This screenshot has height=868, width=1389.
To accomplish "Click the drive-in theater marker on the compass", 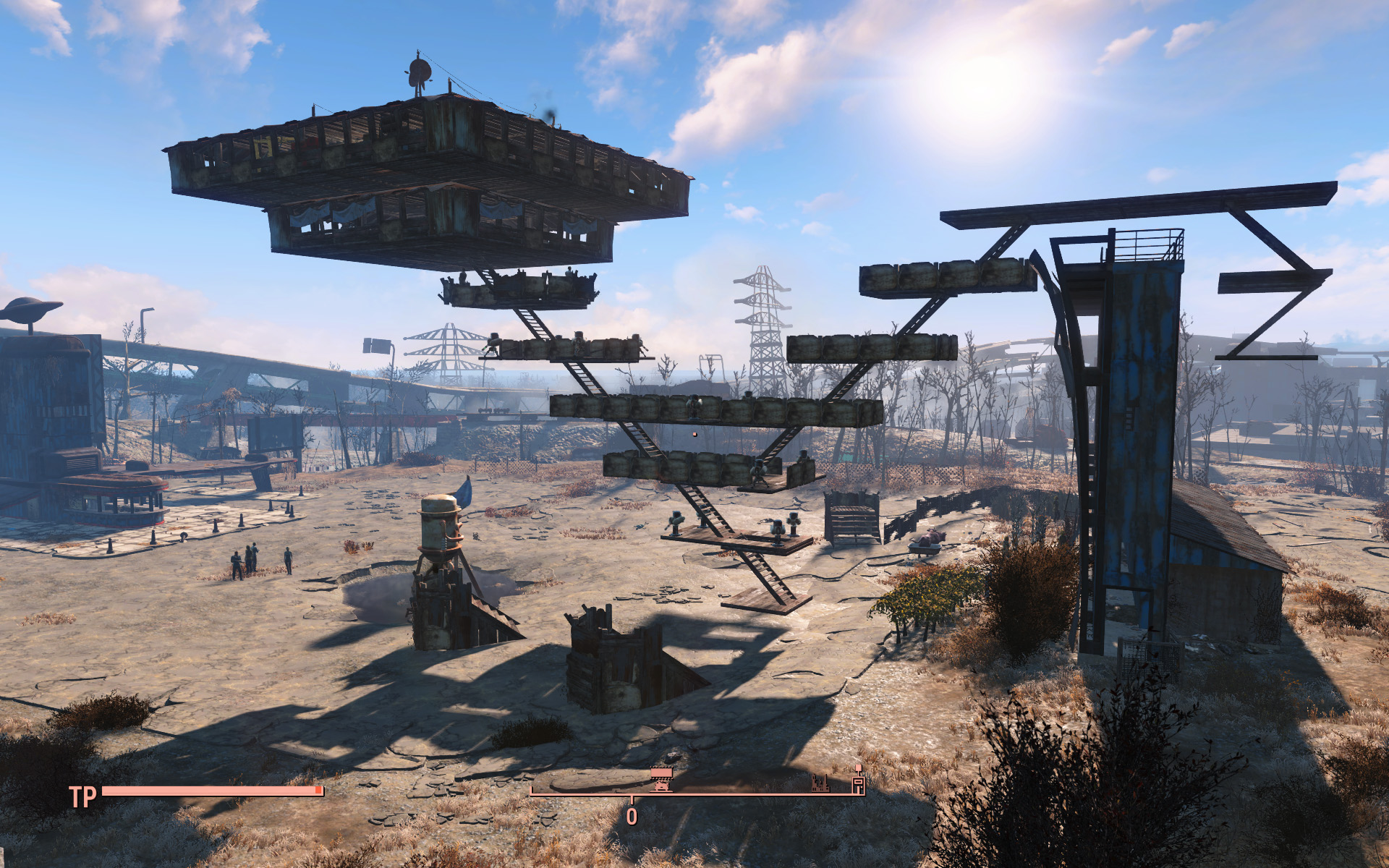I will 661,779.
